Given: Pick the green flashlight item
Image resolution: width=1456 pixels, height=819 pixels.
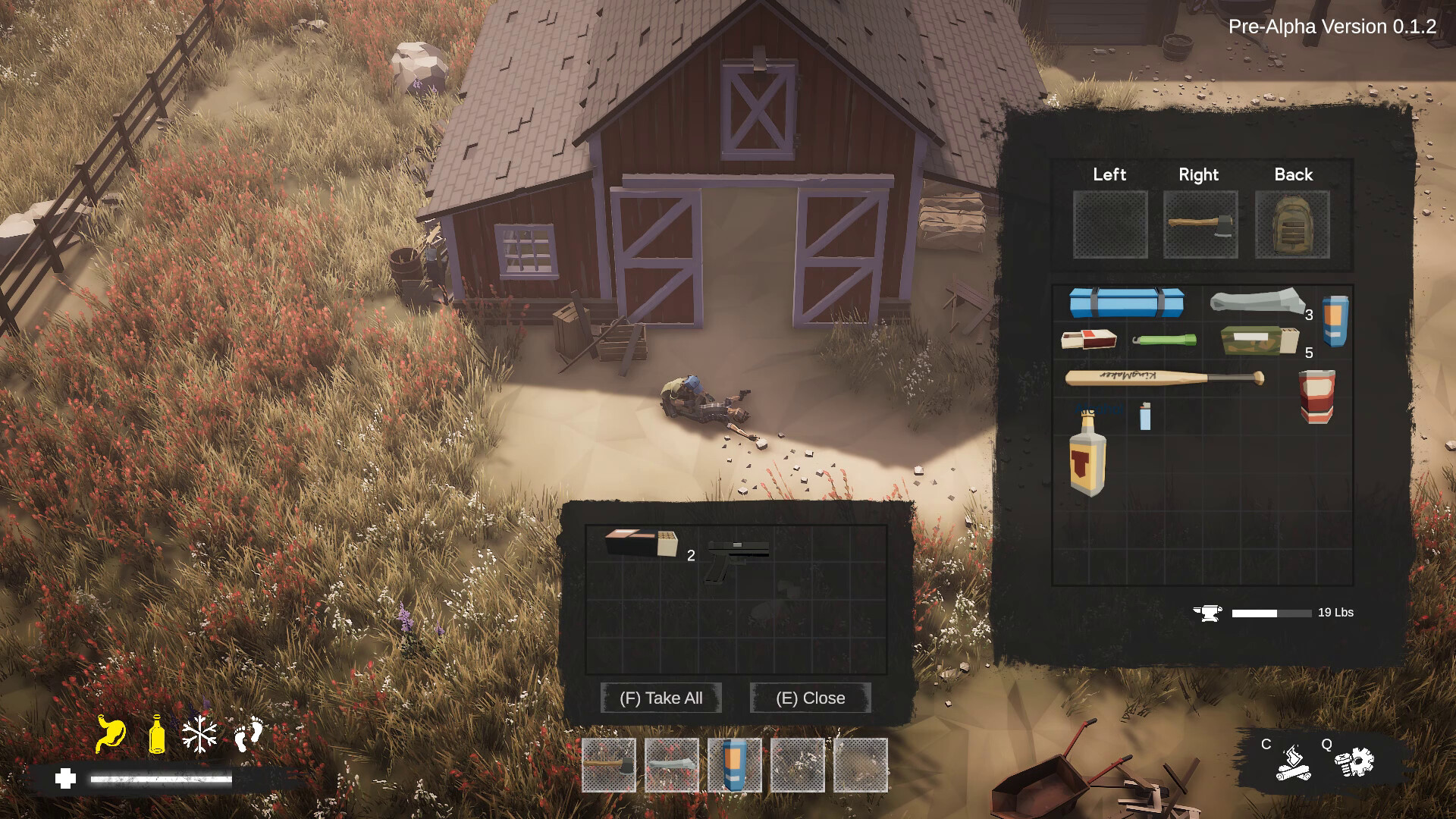Looking at the screenshot, I should pyautogui.click(x=1164, y=340).
